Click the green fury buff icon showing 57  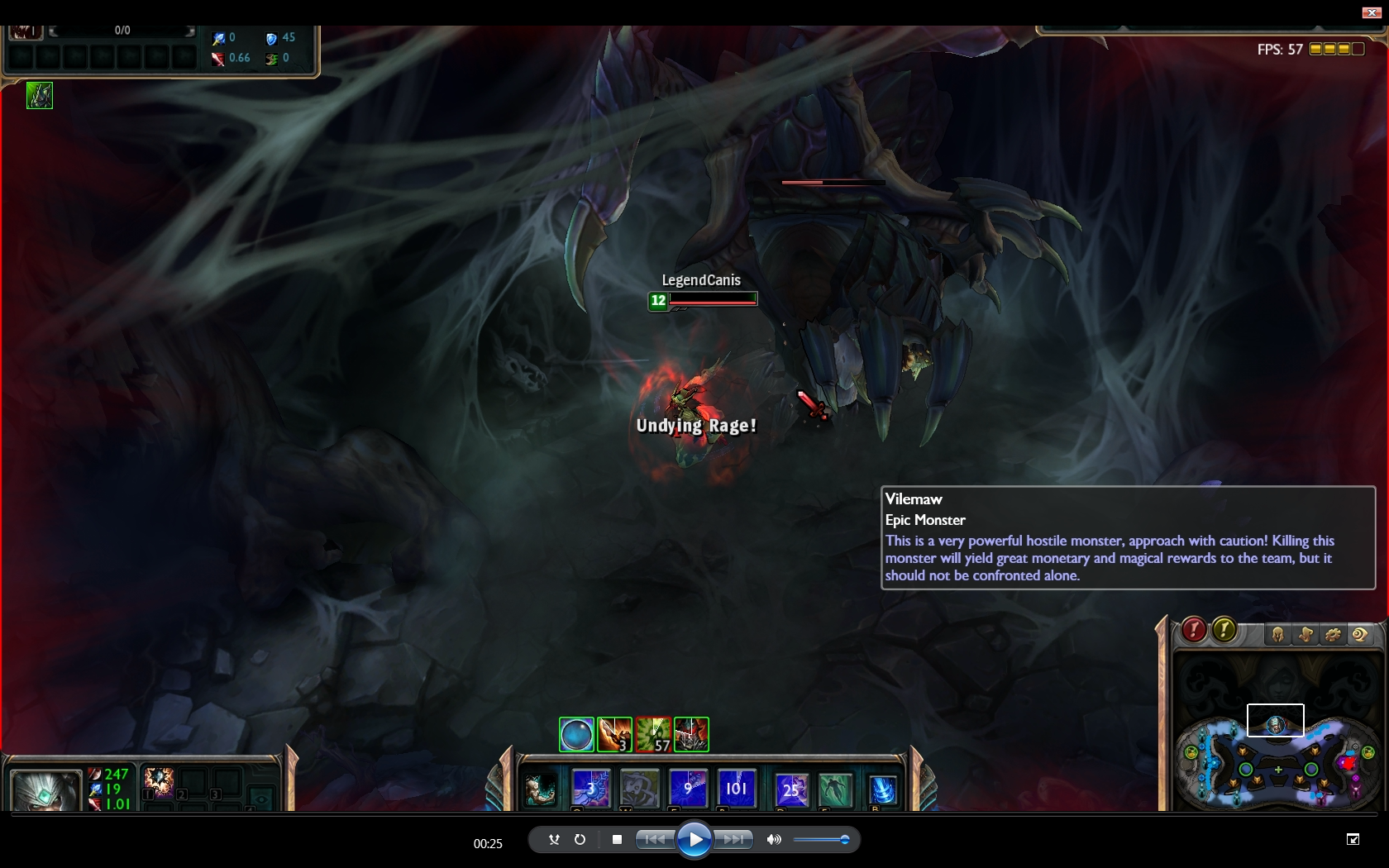(654, 735)
